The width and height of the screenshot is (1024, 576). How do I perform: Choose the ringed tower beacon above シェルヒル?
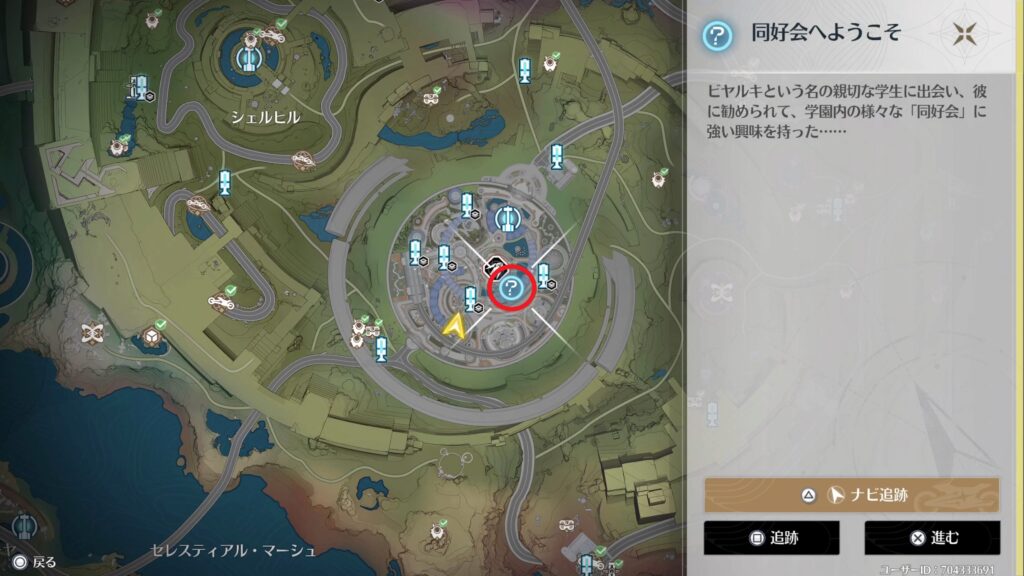click(x=248, y=58)
